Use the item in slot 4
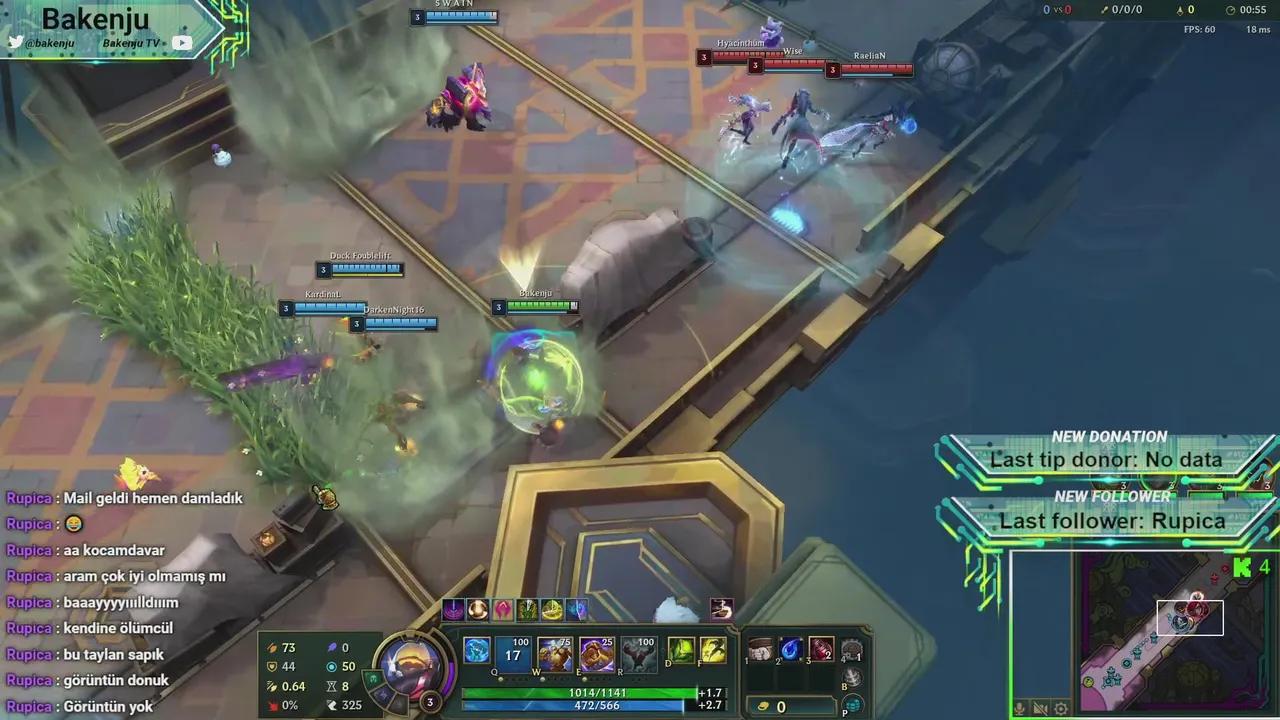The image size is (1280, 720). coord(851,649)
